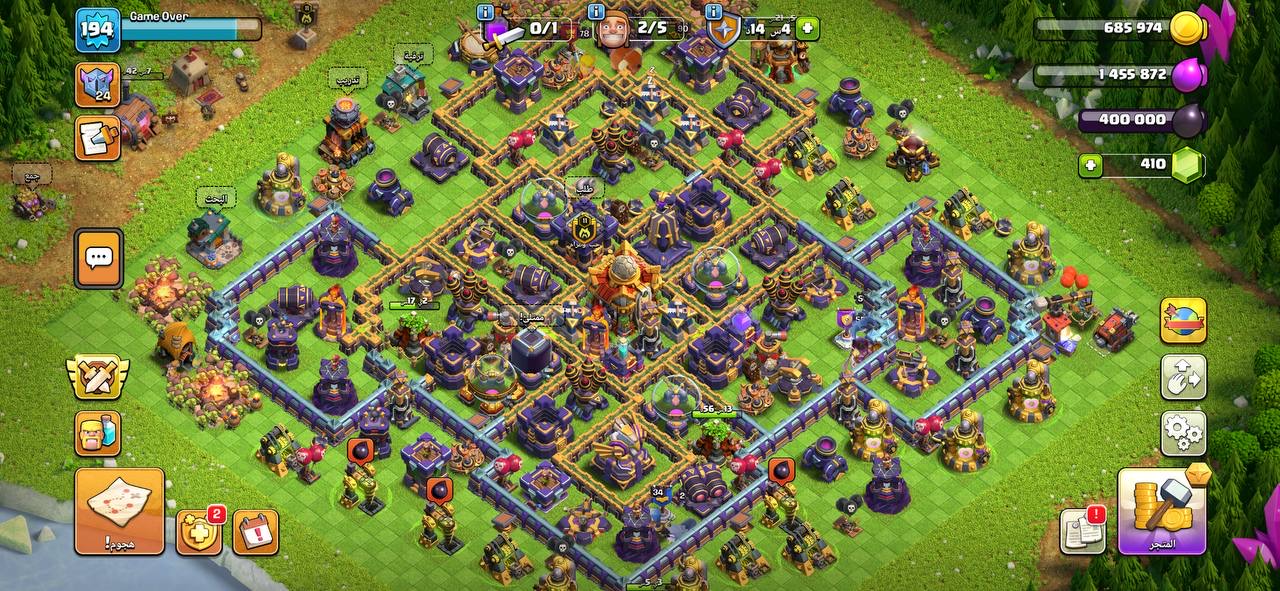This screenshot has width=1280, height=591.
Task: Open the Settings gears button
Action: pyautogui.click(x=1183, y=432)
